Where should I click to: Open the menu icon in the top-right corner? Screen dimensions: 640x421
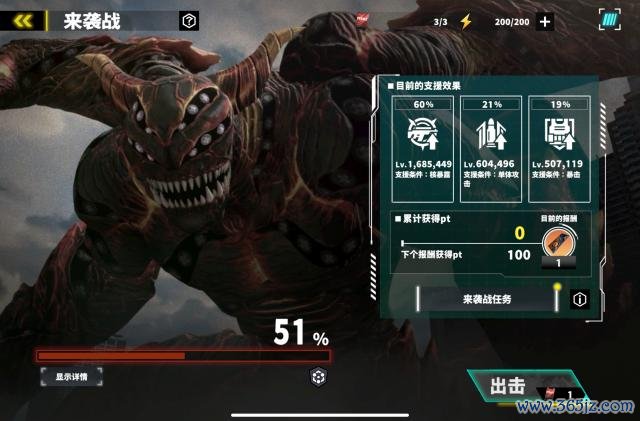click(x=609, y=20)
